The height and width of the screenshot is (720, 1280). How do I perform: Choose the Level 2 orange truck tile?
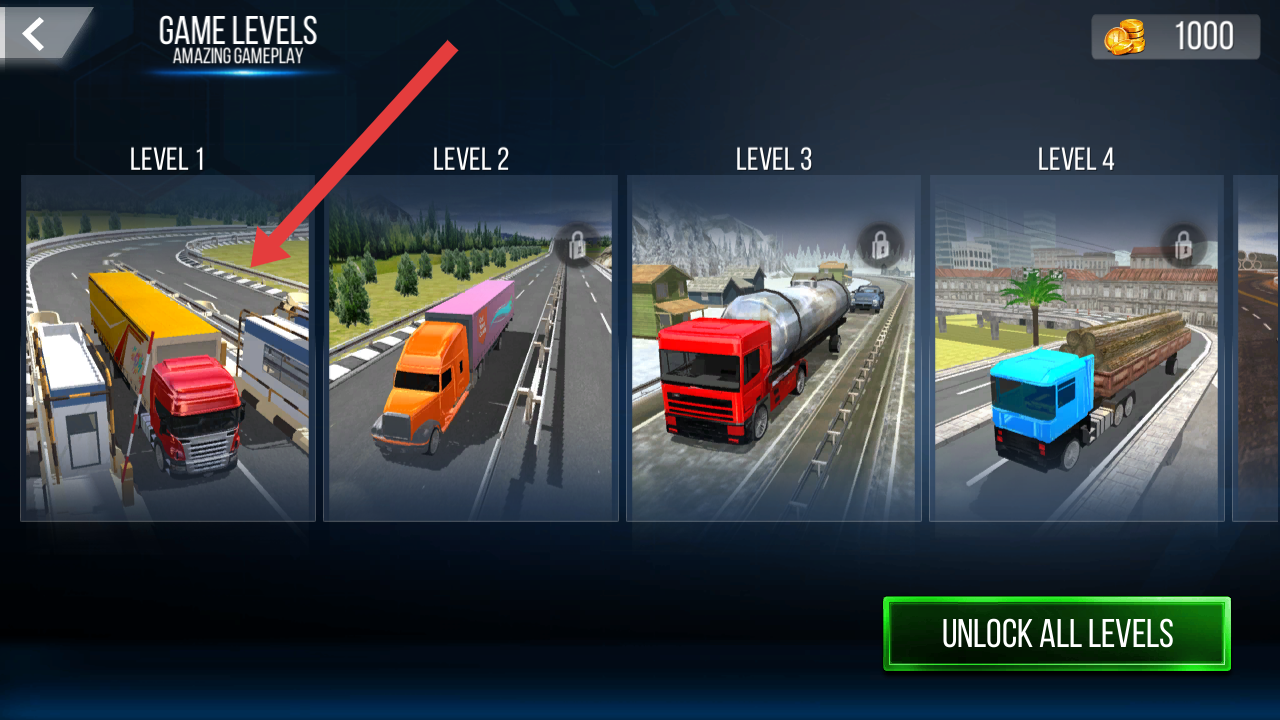pyautogui.click(x=471, y=348)
